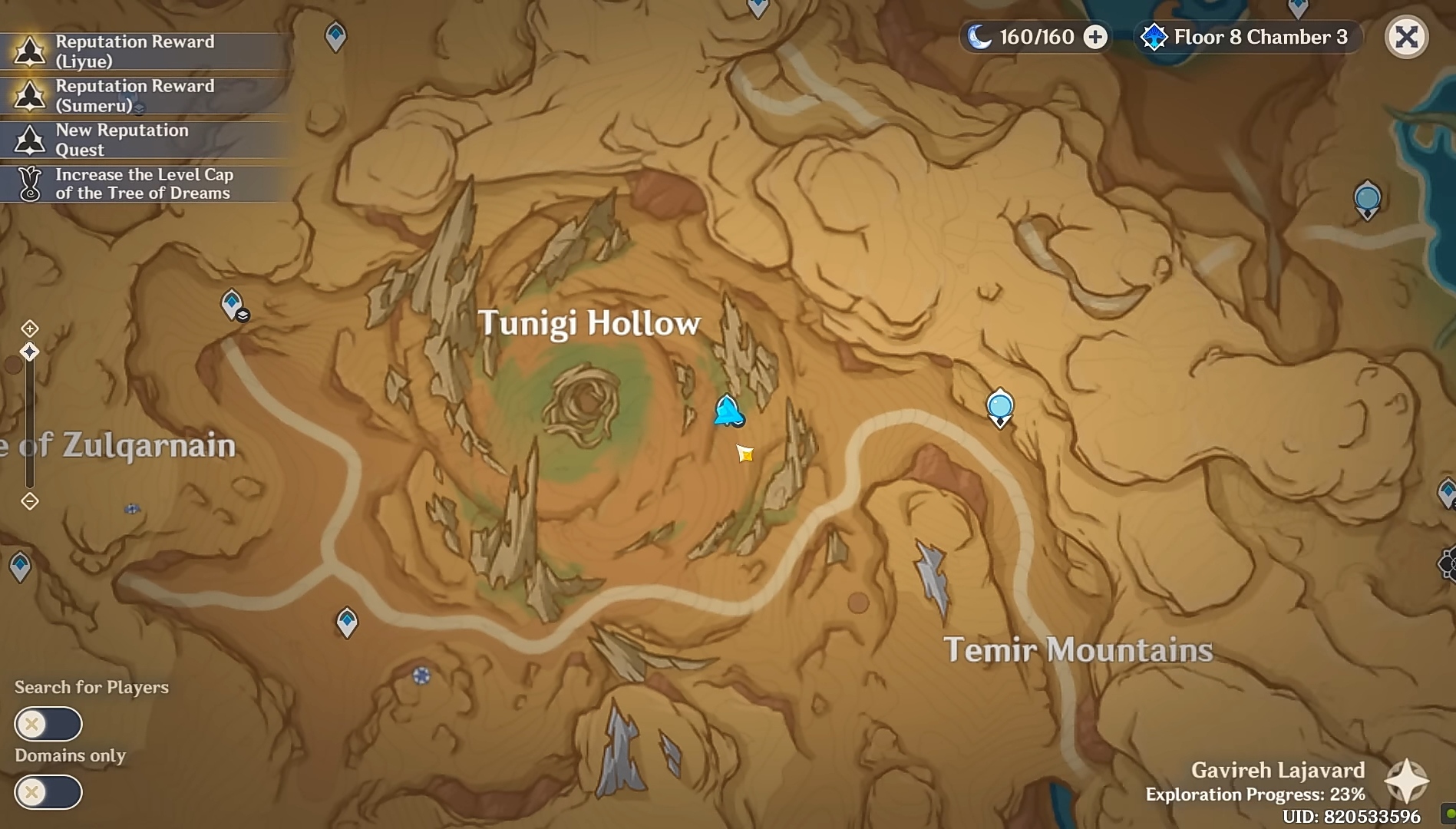Select the waypoint on the path southwest of Tunigi Hollow
This screenshot has height=829, width=1456.
pyautogui.click(x=347, y=621)
